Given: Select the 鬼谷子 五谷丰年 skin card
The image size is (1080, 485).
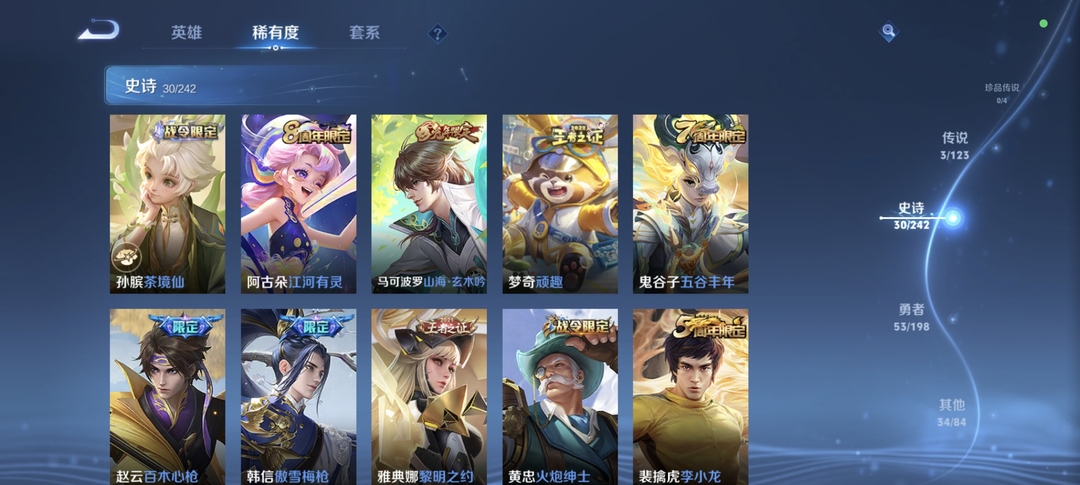Looking at the screenshot, I should [x=690, y=204].
